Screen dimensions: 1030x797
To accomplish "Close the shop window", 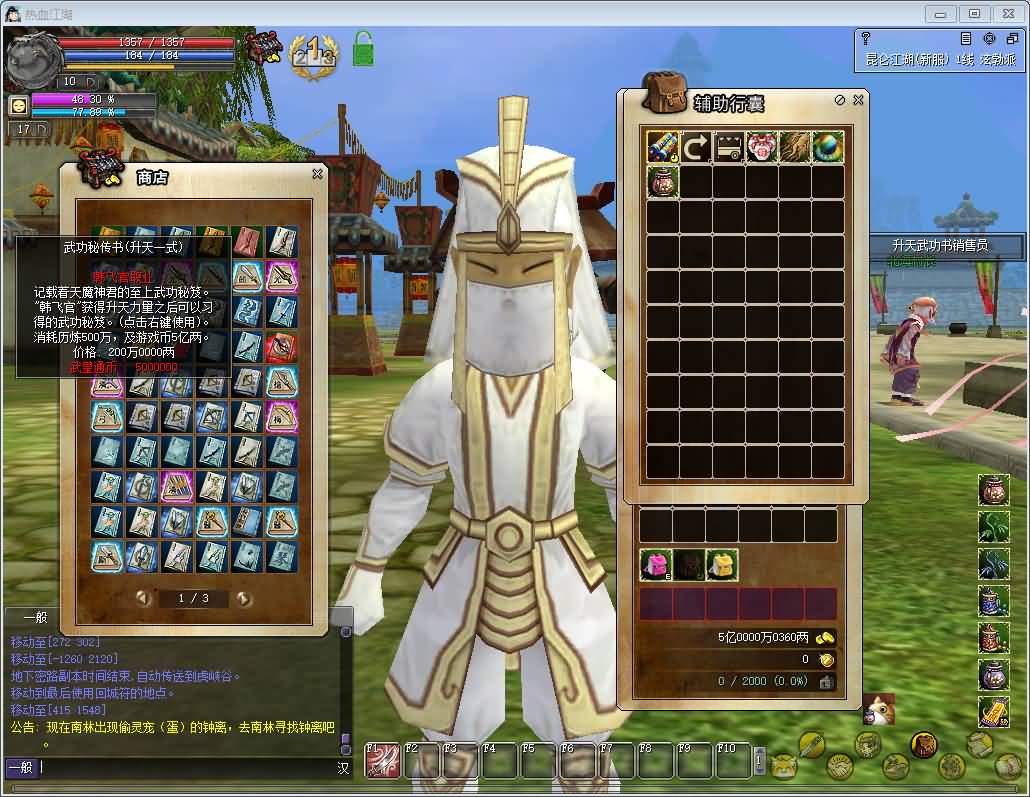I will point(317,174).
